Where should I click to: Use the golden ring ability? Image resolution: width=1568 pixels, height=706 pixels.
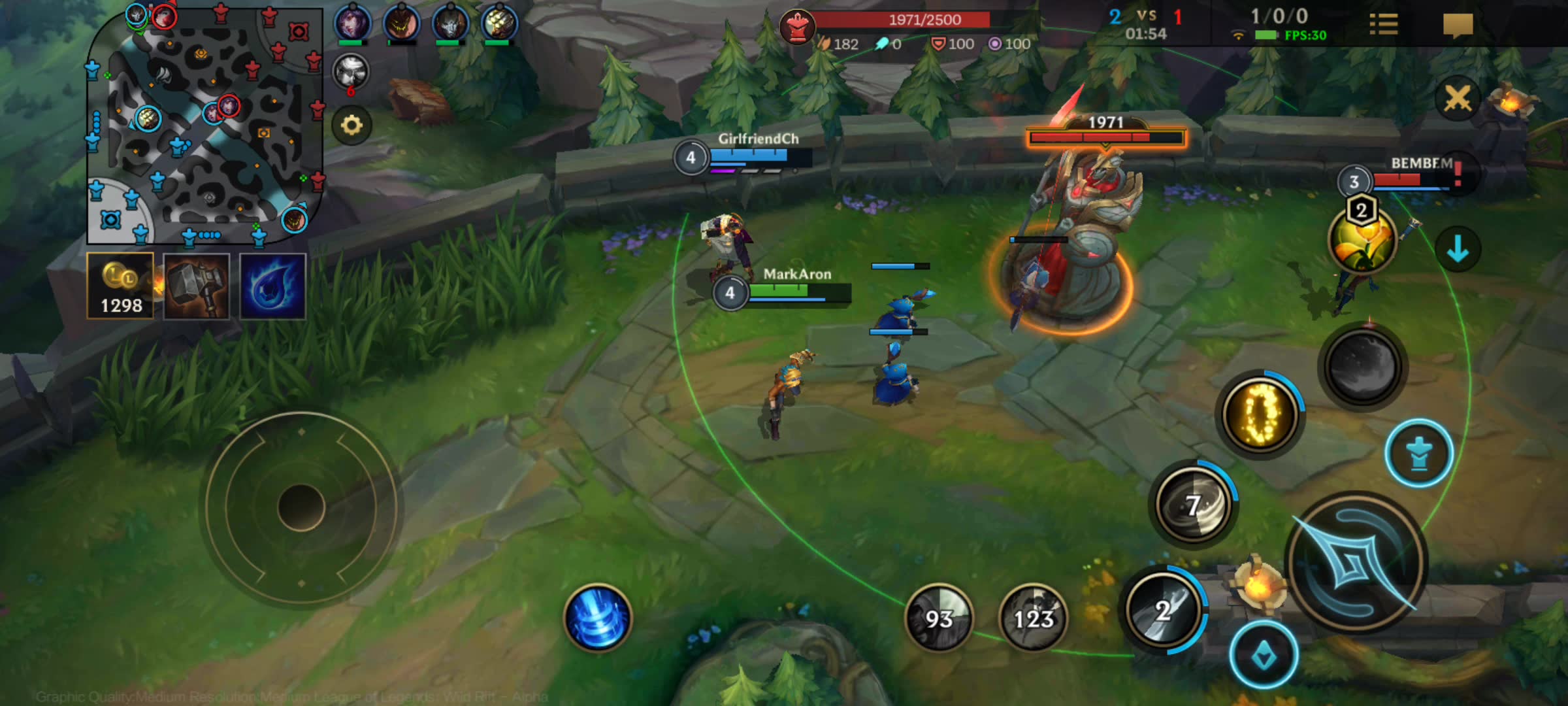[x=1261, y=414]
